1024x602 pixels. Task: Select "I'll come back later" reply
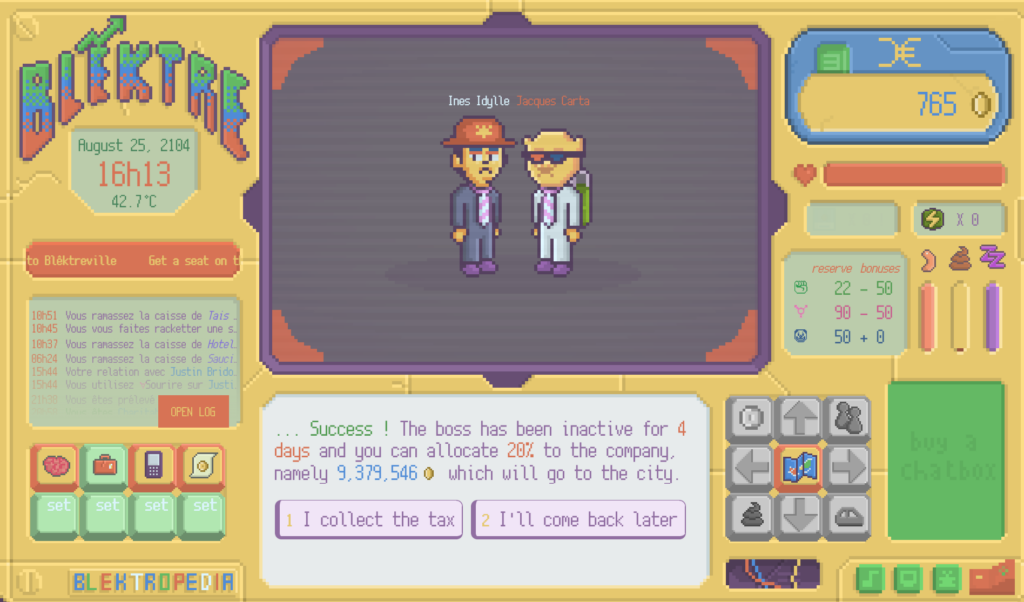pos(578,519)
